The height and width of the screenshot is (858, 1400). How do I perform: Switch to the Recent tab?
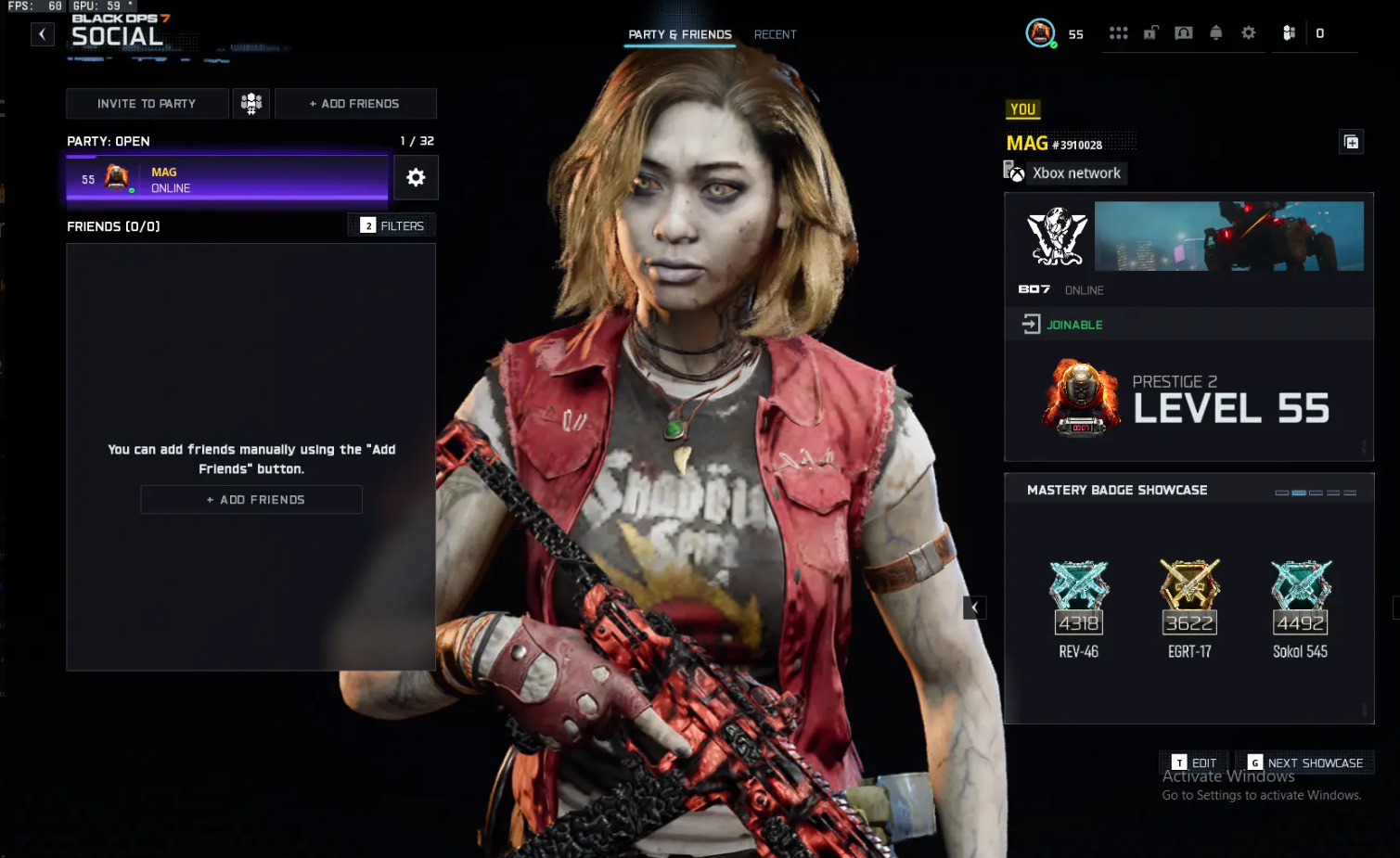tap(775, 34)
